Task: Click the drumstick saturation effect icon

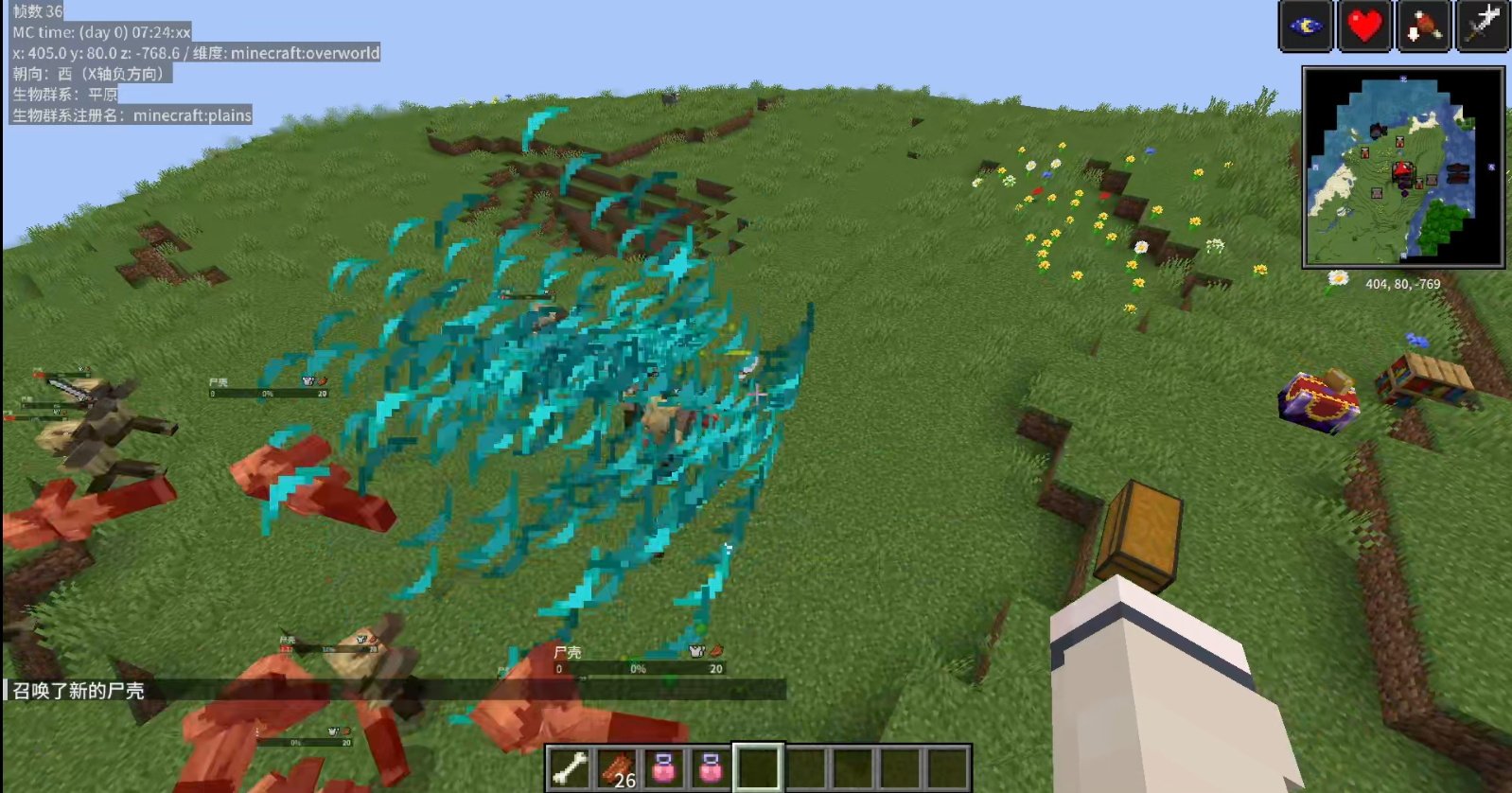Action: tap(1423, 26)
